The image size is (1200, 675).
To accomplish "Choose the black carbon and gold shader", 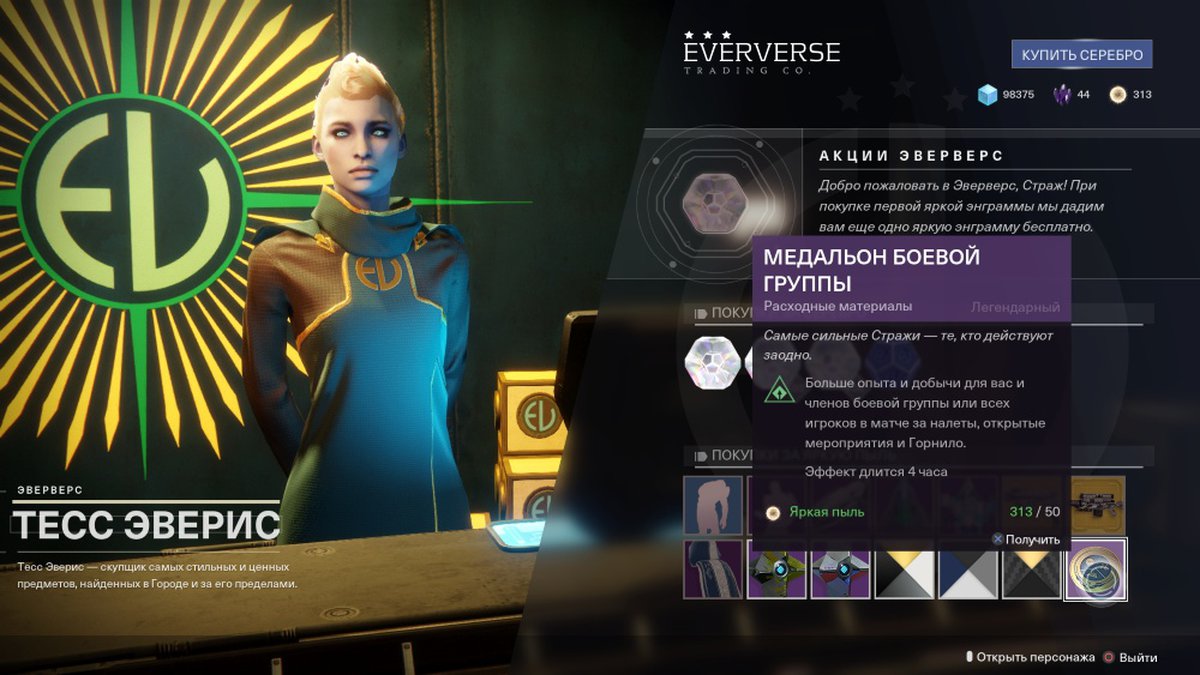I will 1032,569.
